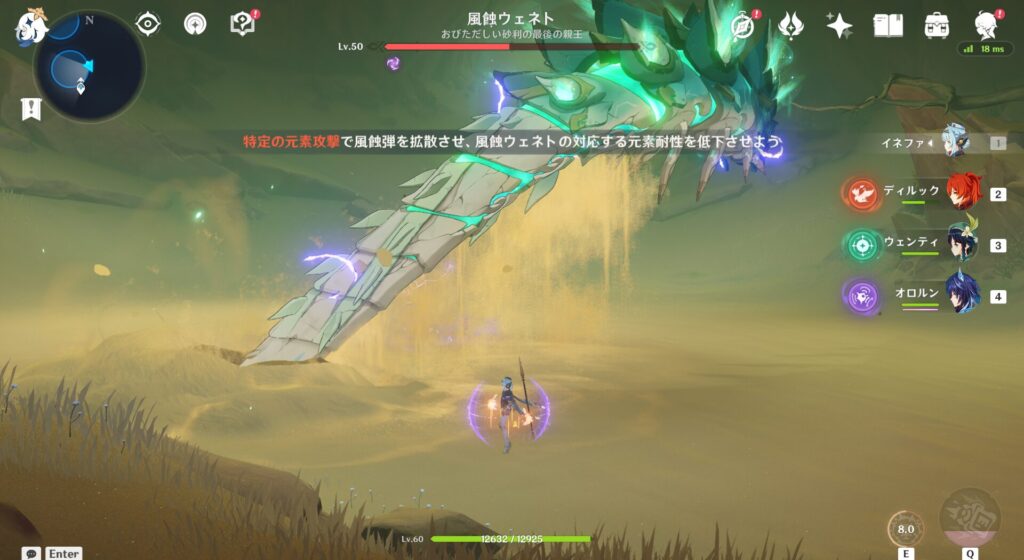Open the Wish four-pointed star icon
Image resolution: width=1024 pixels, height=560 pixels.
pyautogui.click(x=839, y=25)
